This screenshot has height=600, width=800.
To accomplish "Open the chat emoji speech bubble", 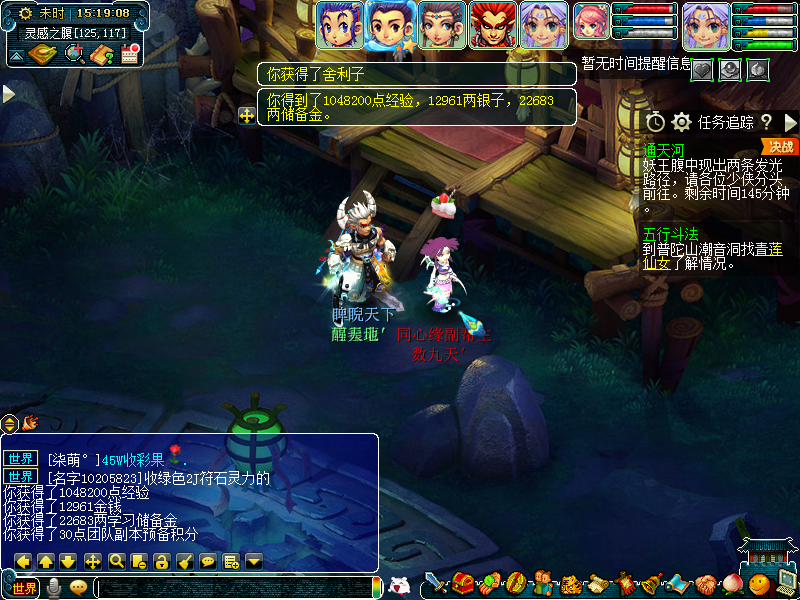I will click(79, 588).
